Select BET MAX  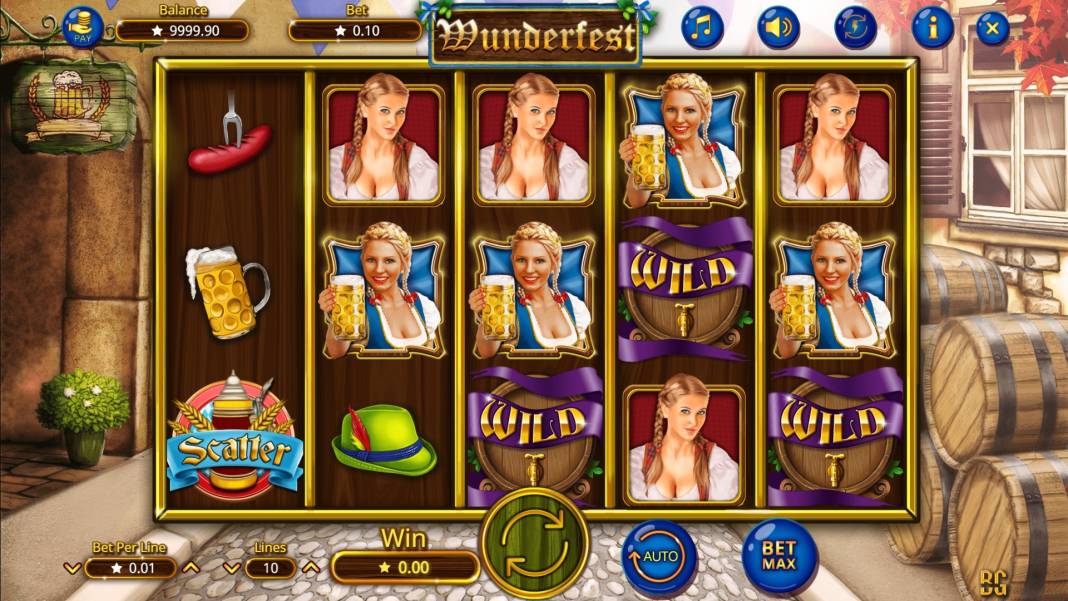pos(779,556)
